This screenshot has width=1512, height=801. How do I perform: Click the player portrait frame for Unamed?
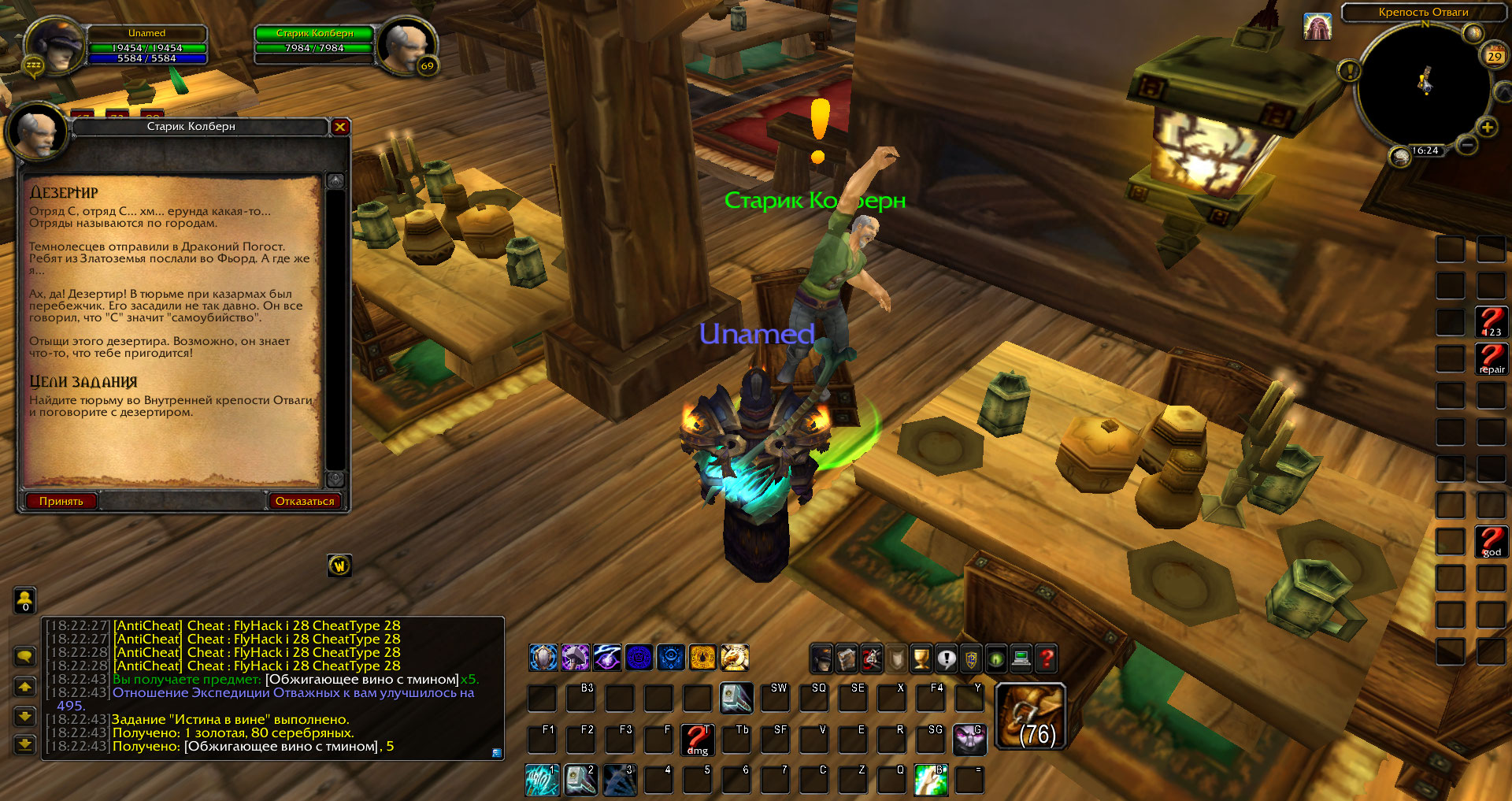[57, 46]
